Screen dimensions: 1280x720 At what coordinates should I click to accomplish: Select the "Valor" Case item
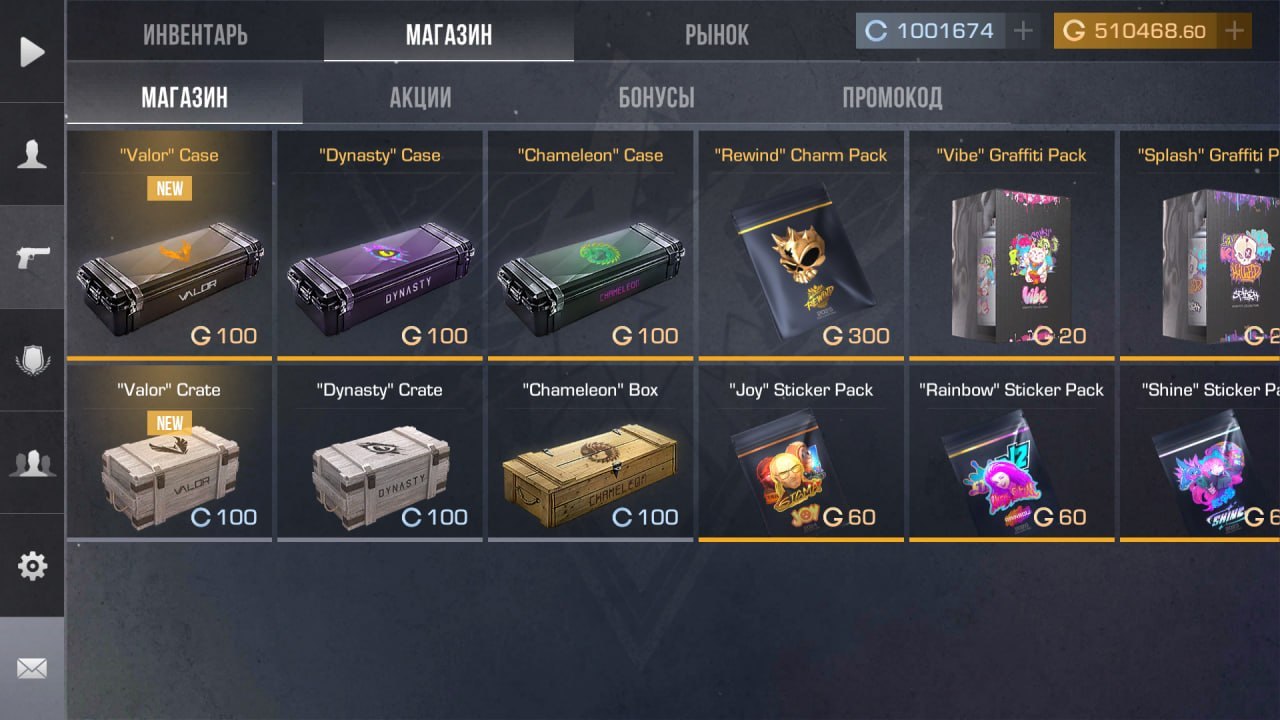169,245
